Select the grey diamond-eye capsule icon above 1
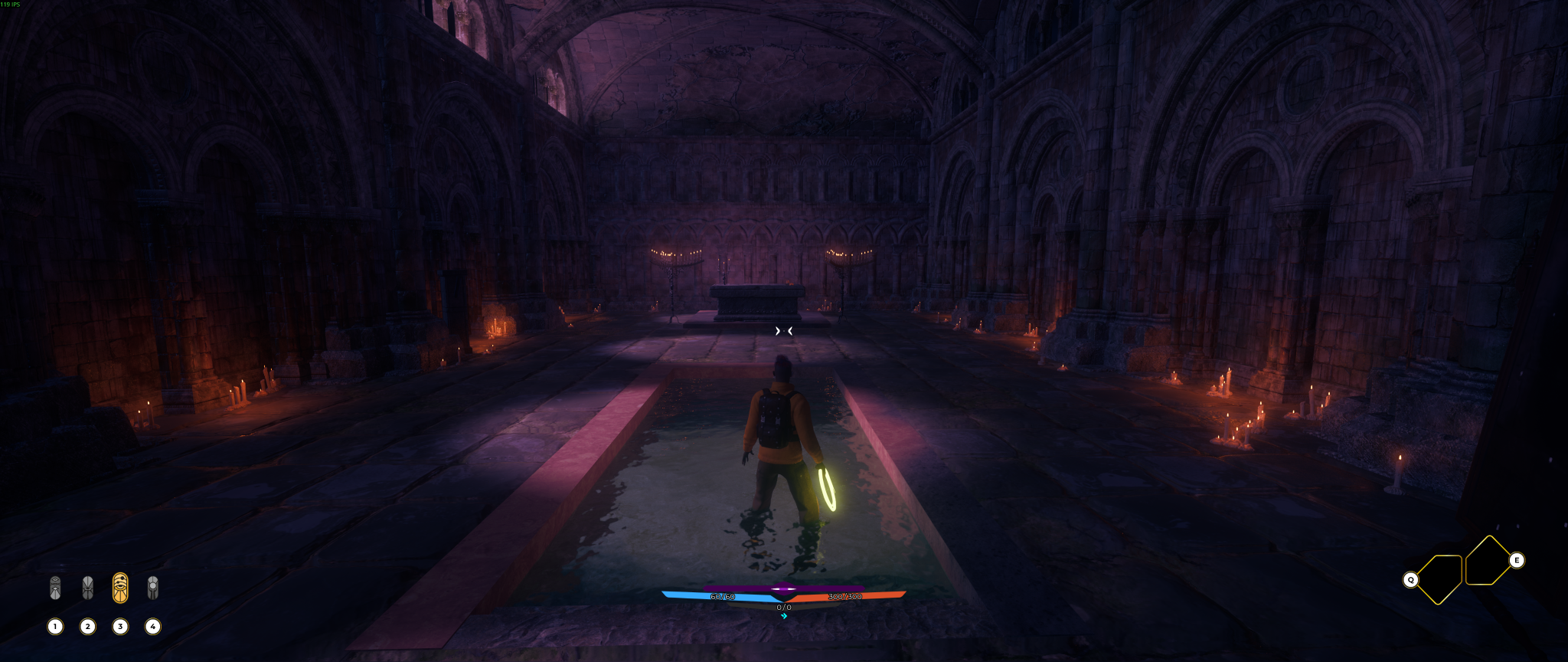Viewport: 1568px width, 662px height. 55,588
